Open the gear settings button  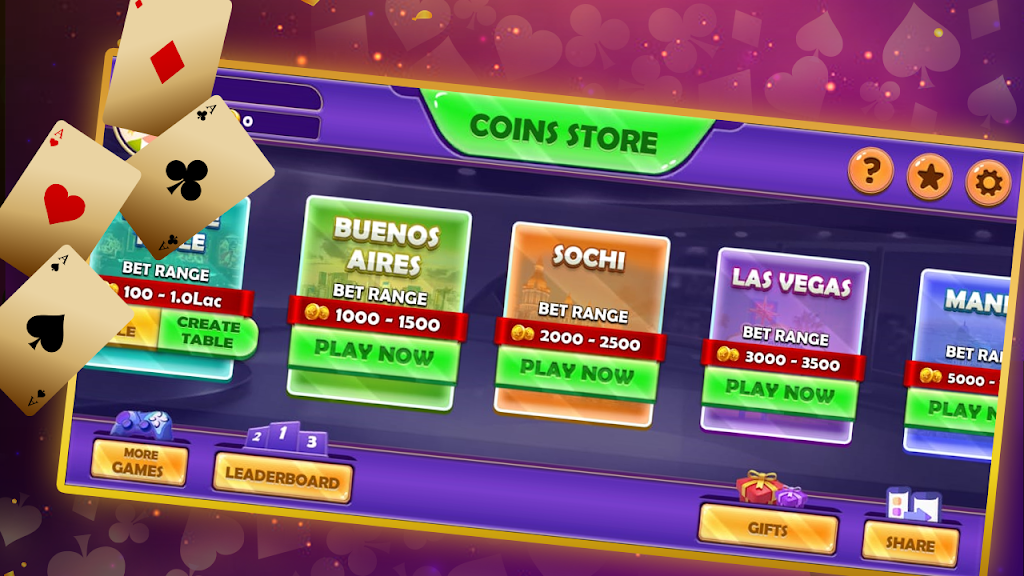click(x=987, y=184)
